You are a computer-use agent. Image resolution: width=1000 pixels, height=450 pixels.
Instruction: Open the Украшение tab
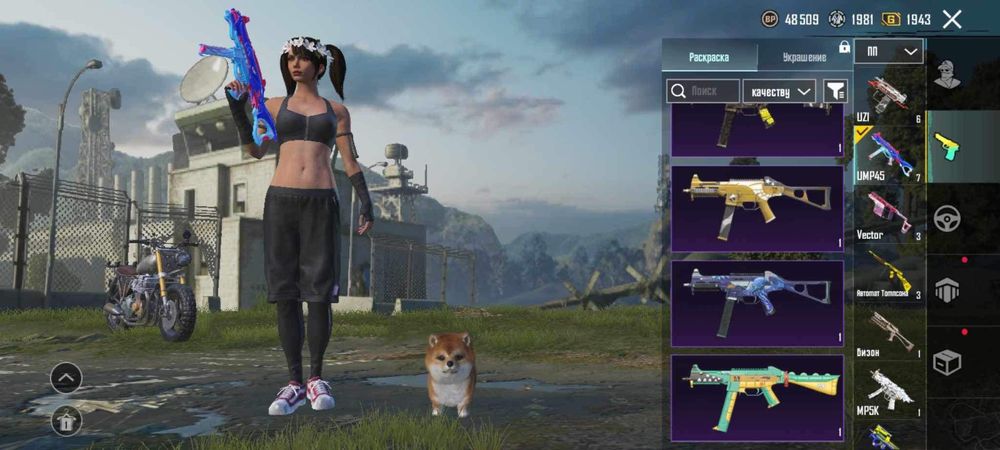pyautogui.click(x=803, y=57)
